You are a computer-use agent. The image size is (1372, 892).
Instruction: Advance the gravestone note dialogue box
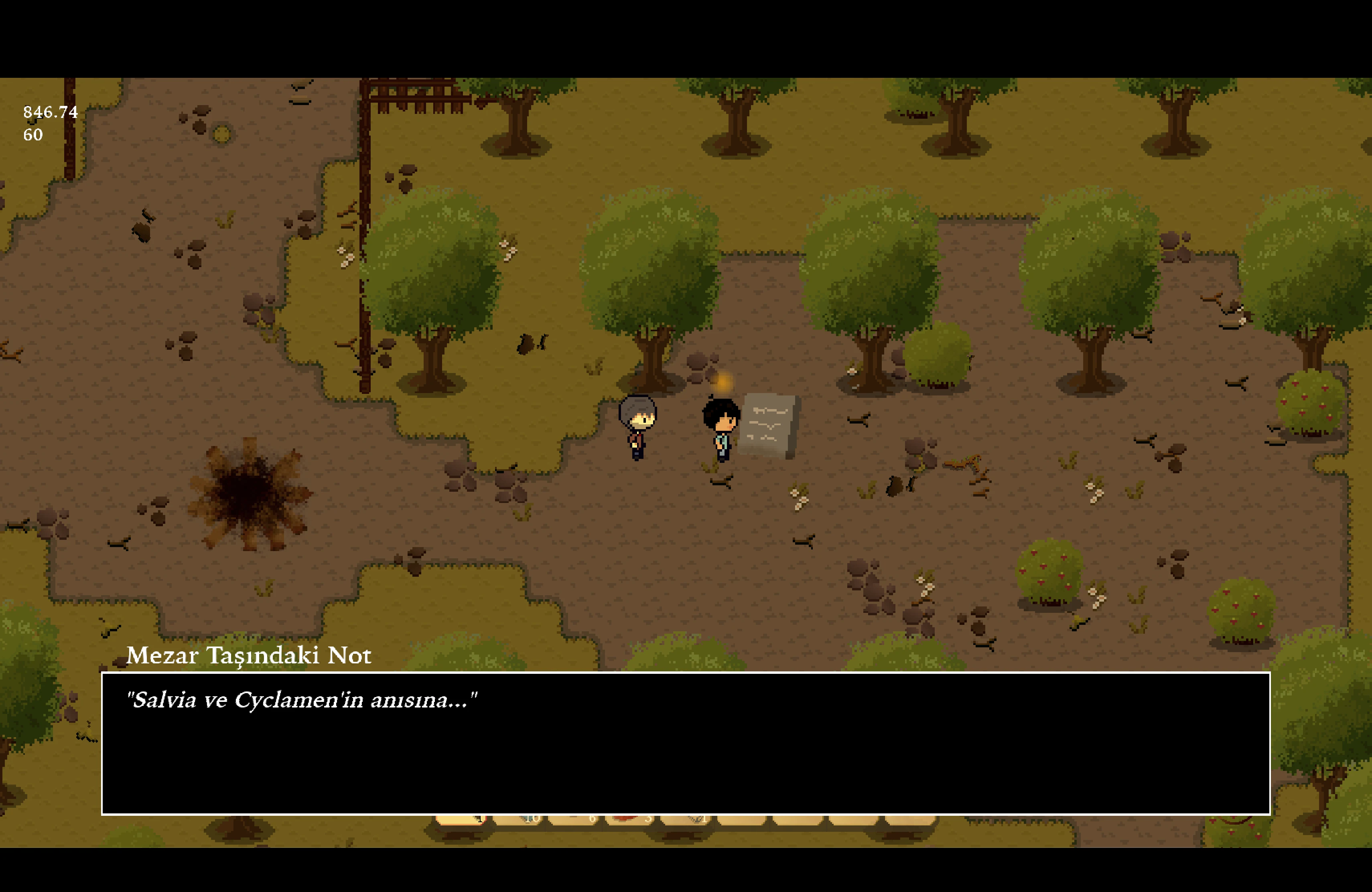[x=686, y=743]
